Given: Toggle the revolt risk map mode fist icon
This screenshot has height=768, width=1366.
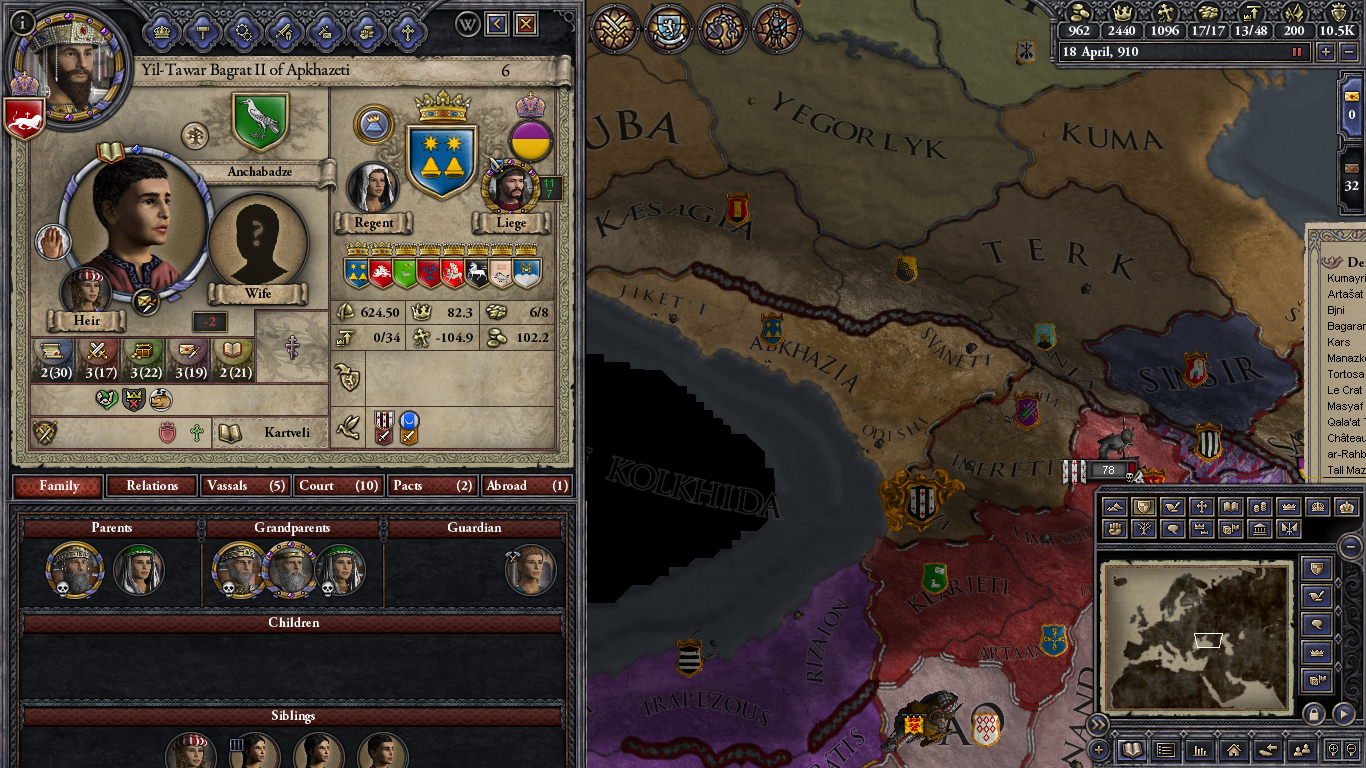Looking at the screenshot, I should (x=1114, y=527).
